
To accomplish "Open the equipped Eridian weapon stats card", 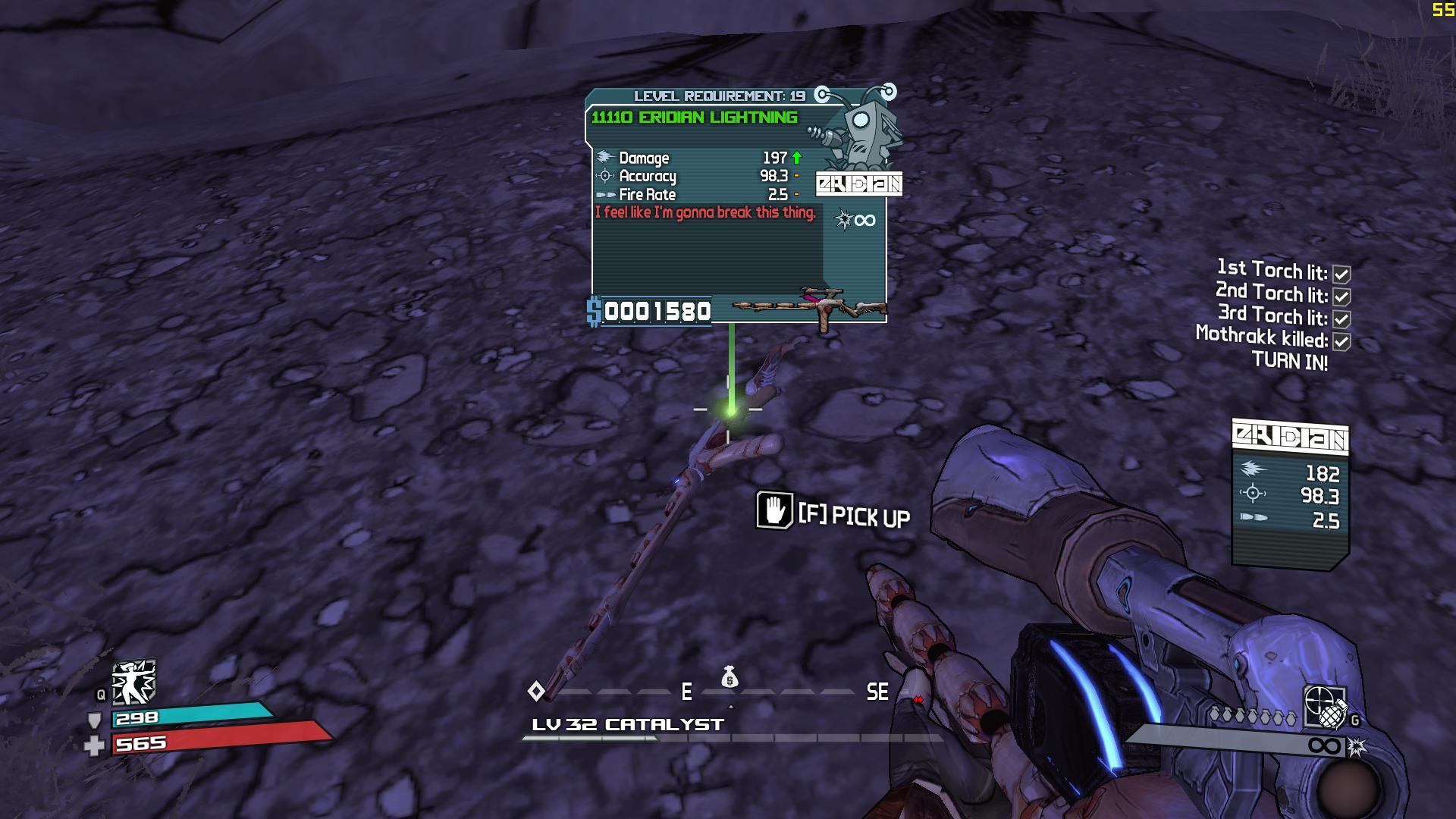I will coord(1290,491).
